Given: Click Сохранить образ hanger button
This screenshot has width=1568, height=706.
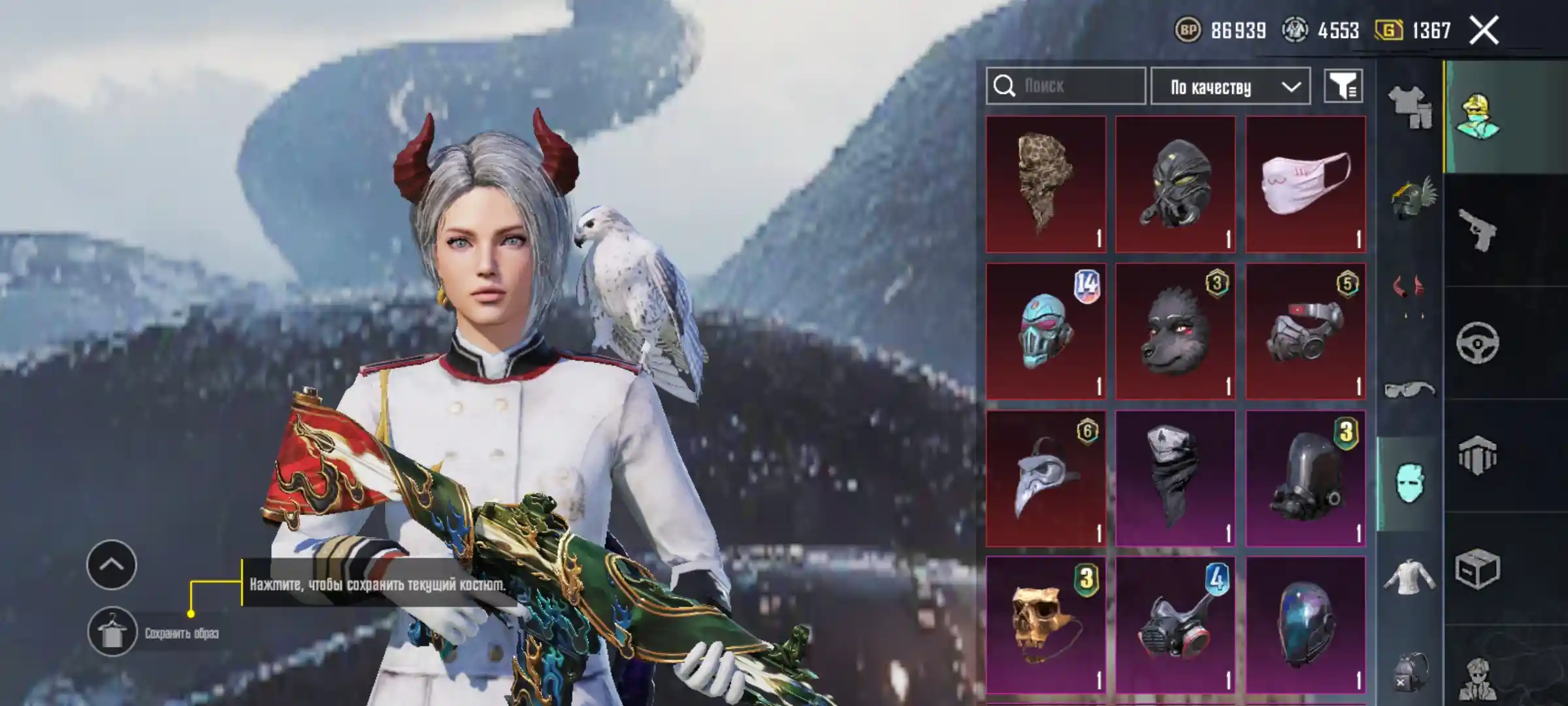Looking at the screenshot, I should [112, 631].
